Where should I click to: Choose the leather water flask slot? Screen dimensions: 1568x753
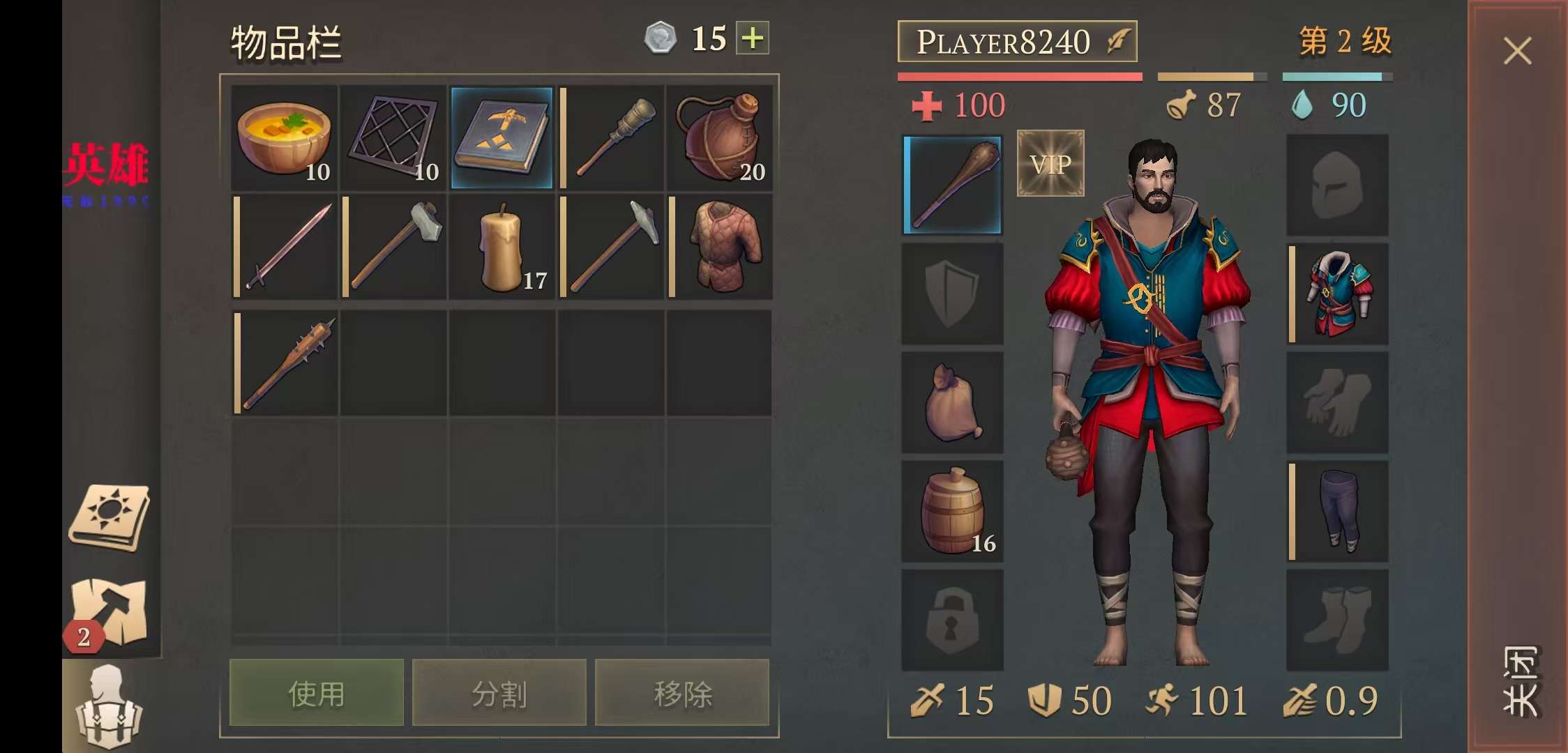tap(719, 137)
